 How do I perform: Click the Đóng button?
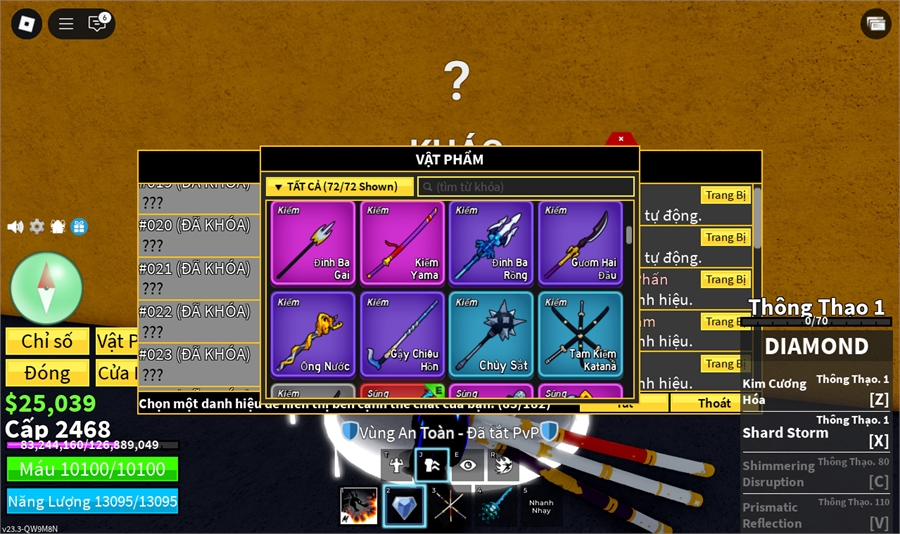click(47, 373)
